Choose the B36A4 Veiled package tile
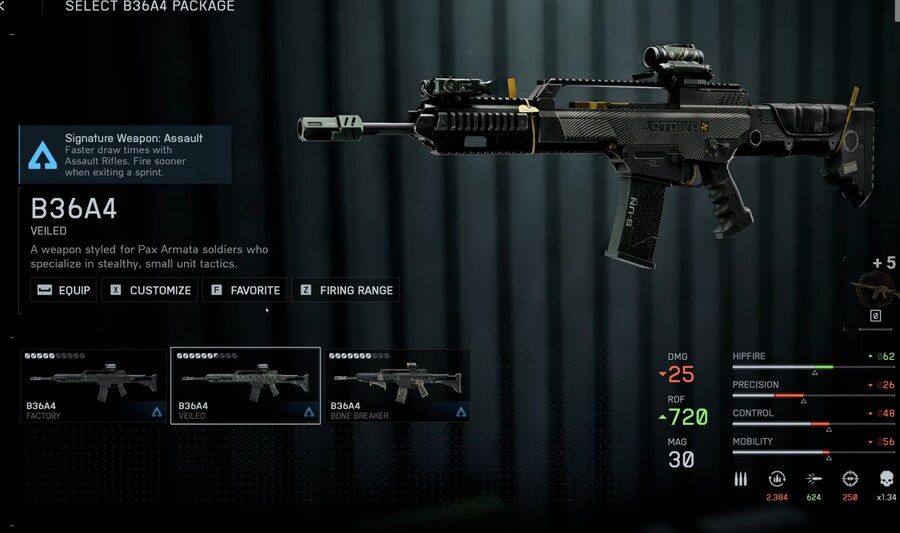This screenshot has height=533, width=900. click(x=245, y=385)
